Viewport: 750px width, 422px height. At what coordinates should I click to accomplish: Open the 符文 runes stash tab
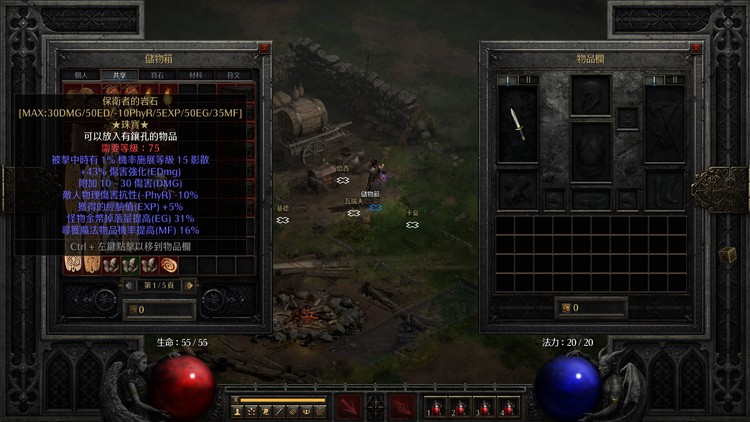(x=233, y=75)
